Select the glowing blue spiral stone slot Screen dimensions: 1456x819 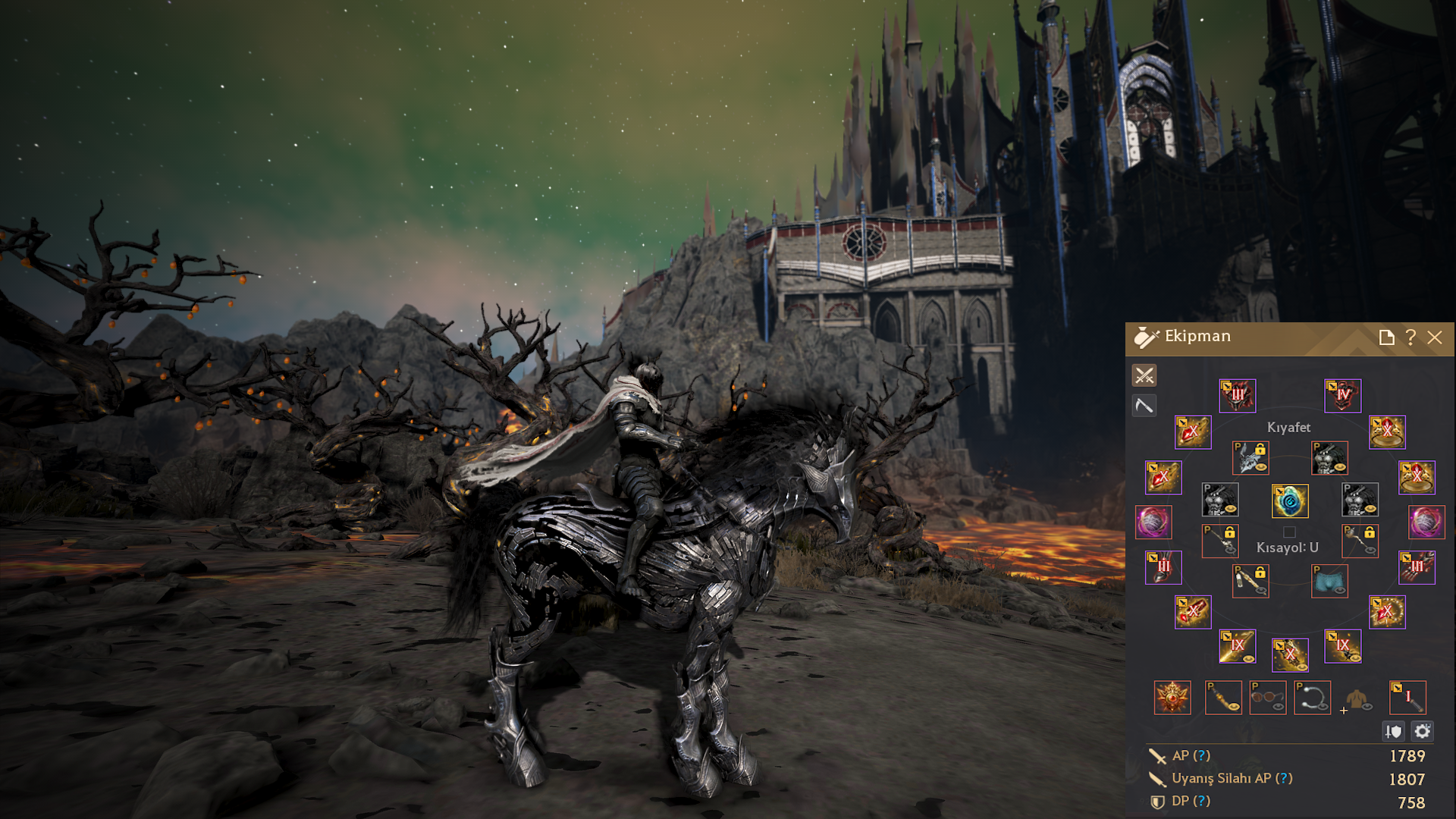[x=1290, y=501]
